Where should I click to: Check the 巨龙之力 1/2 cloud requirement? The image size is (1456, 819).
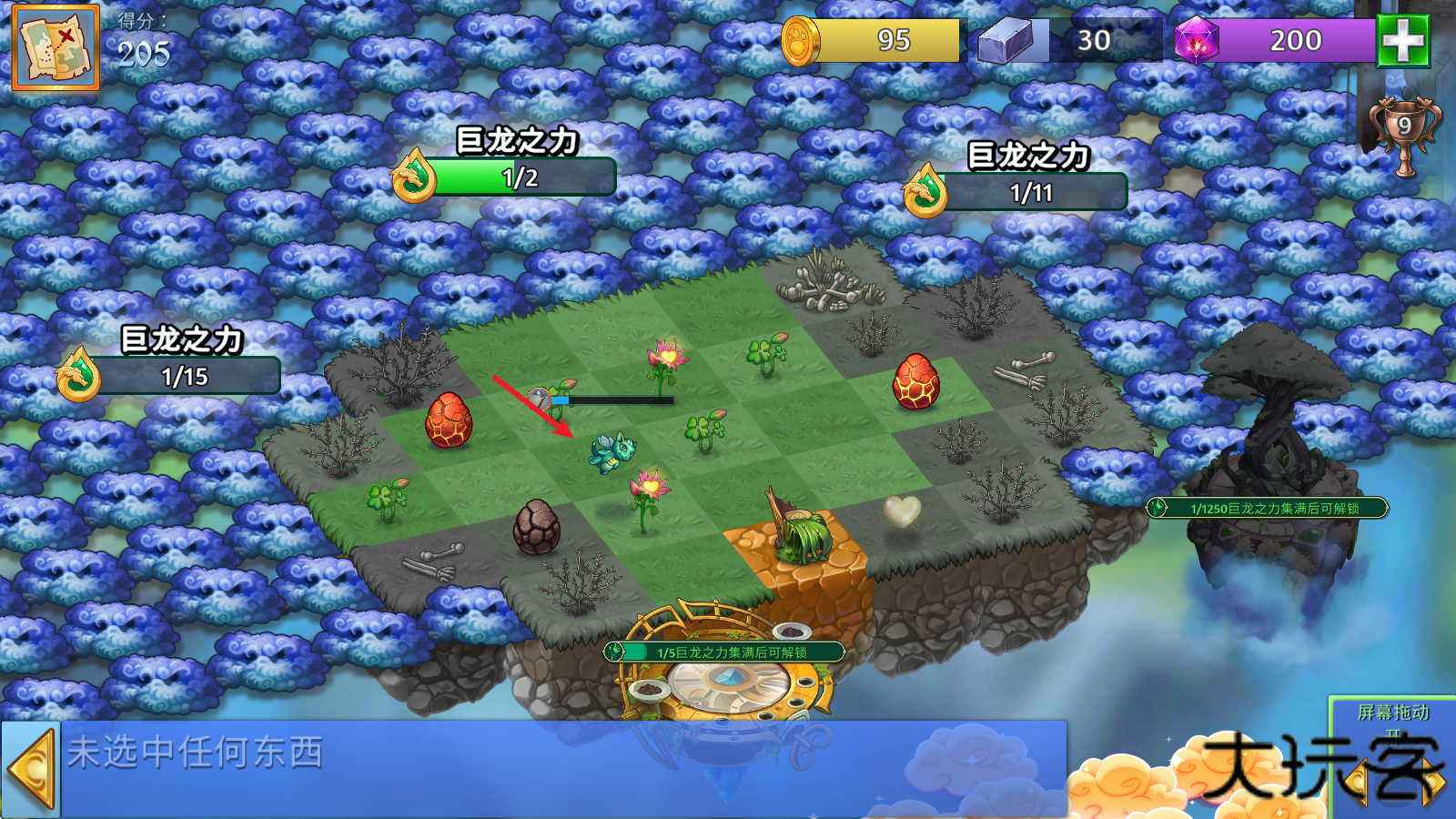(x=519, y=177)
